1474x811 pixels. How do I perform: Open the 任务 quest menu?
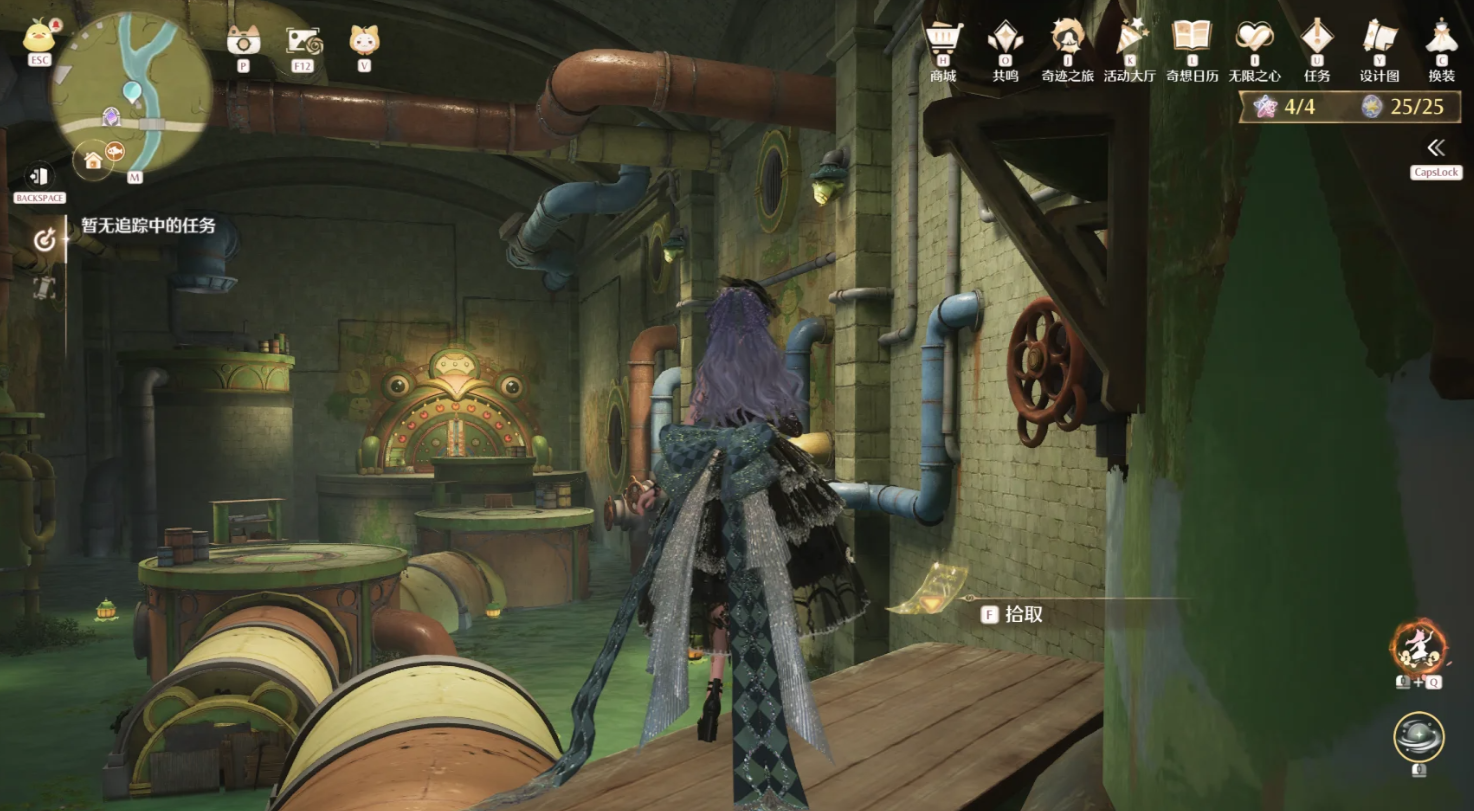[x=1317, y=40]
